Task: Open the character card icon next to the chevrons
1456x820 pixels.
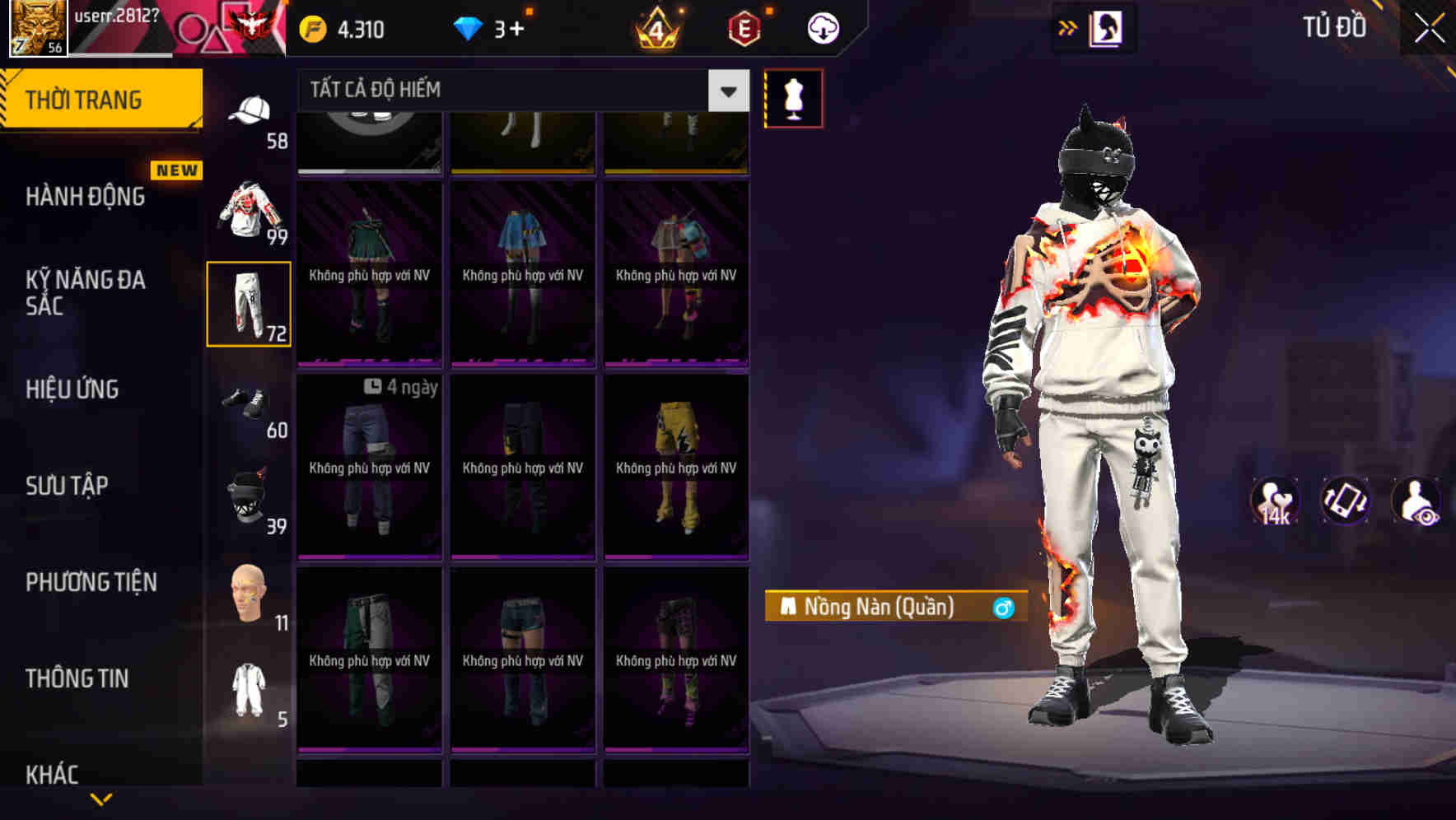Action: (1106, 26)
